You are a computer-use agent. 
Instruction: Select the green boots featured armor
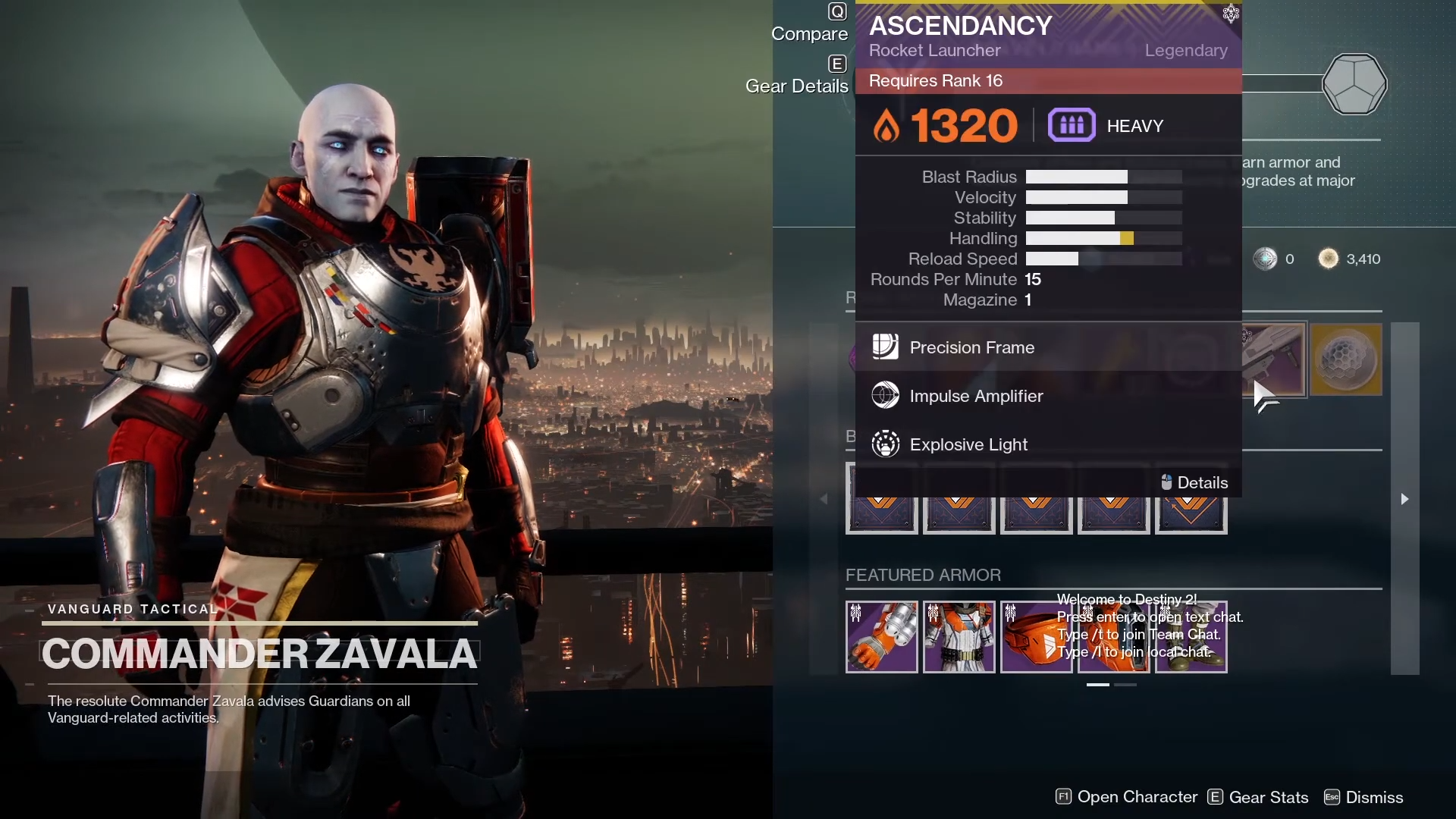[1191, 637]
